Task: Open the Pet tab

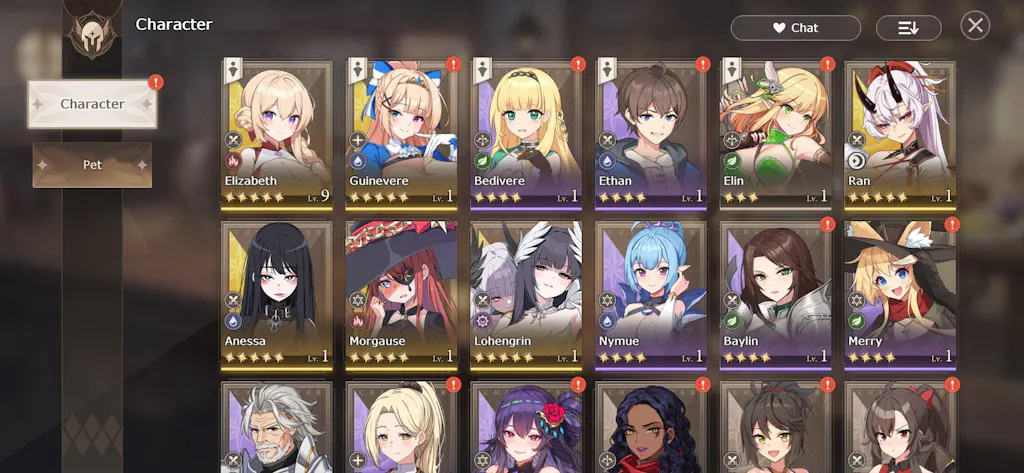Action: point(92,165)
